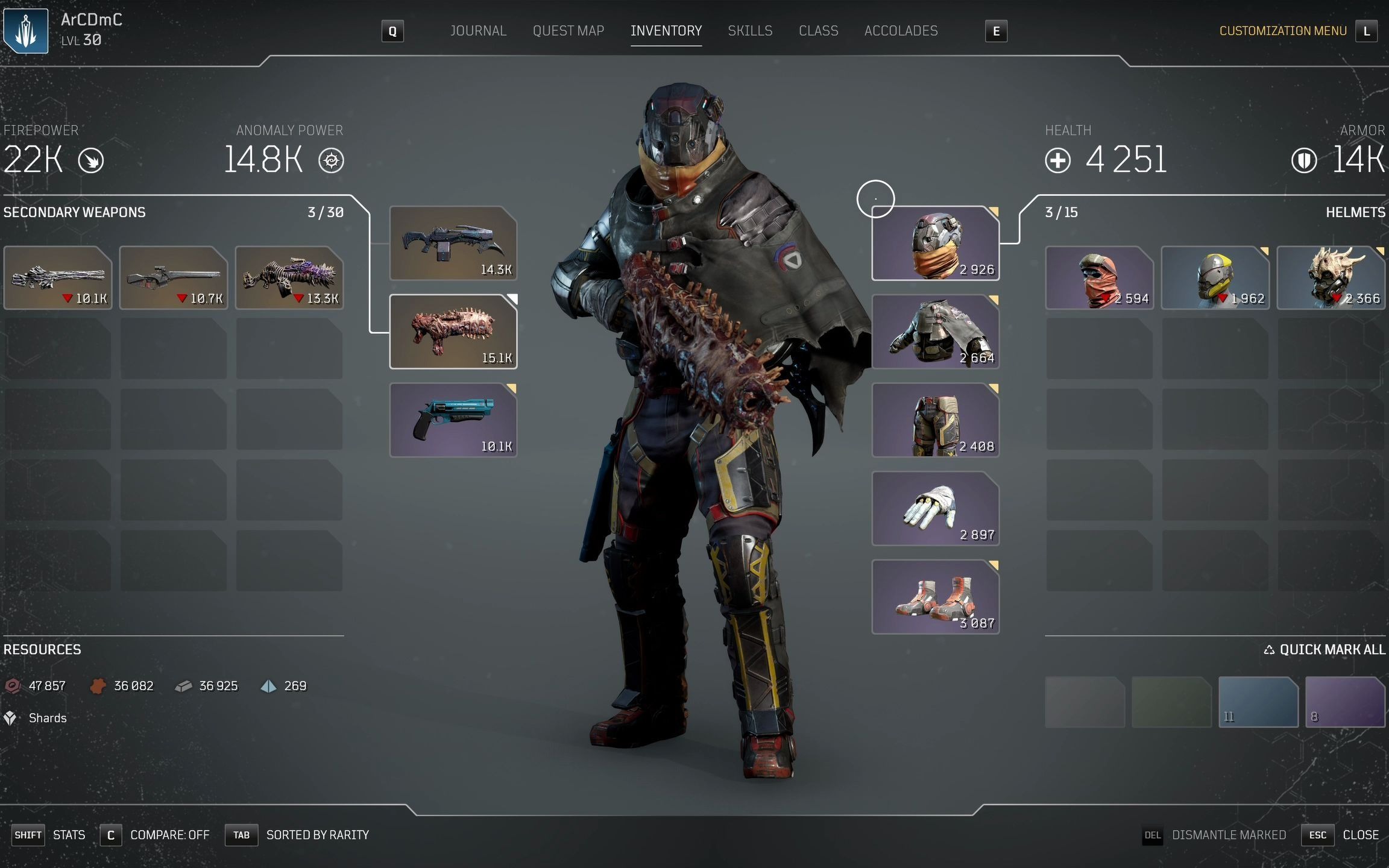Click Quick Mark All
This screenshot has height=868, width=1389.
click(x=1324, y=650)
